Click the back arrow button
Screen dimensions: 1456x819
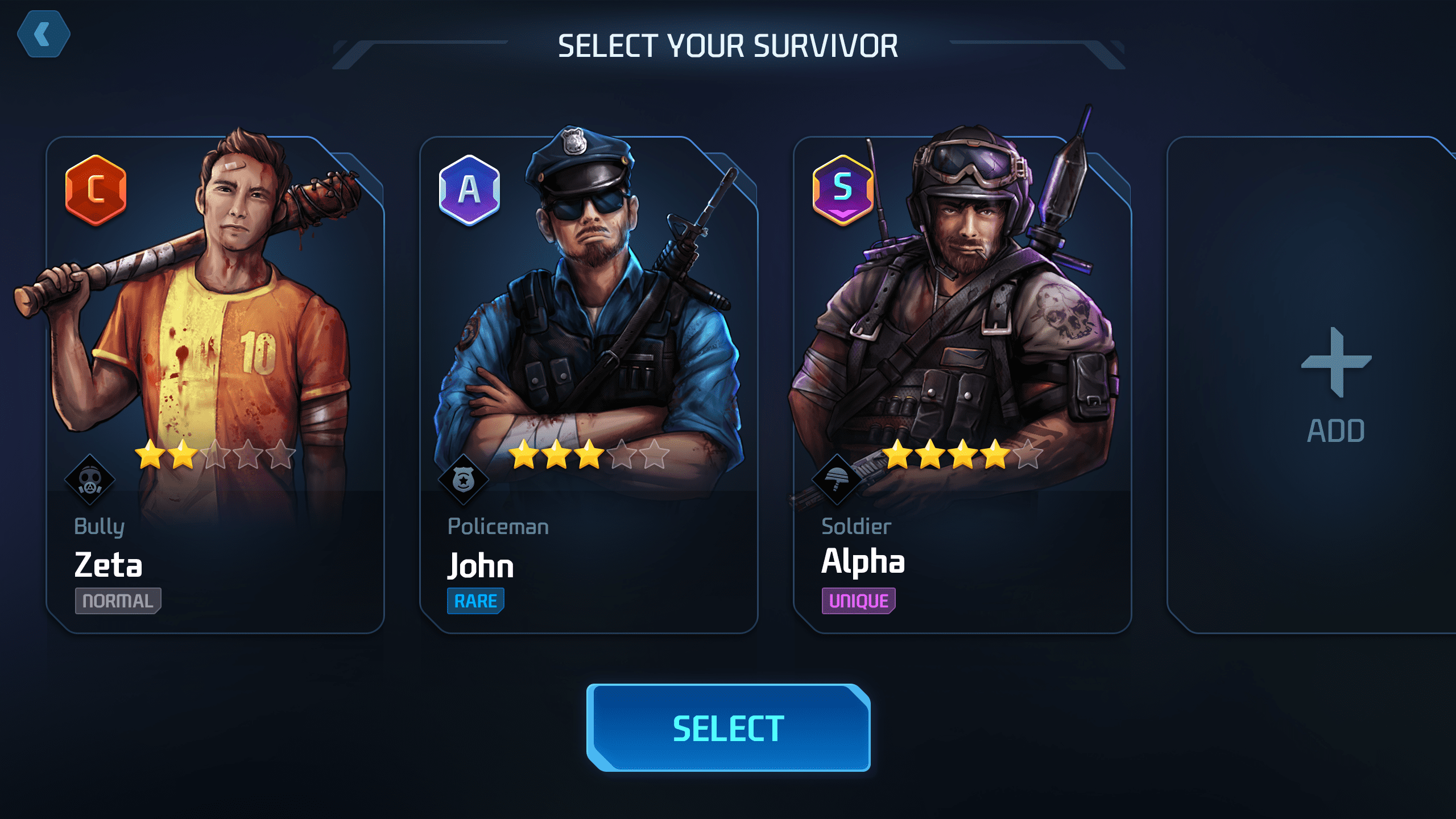point(44,34)
